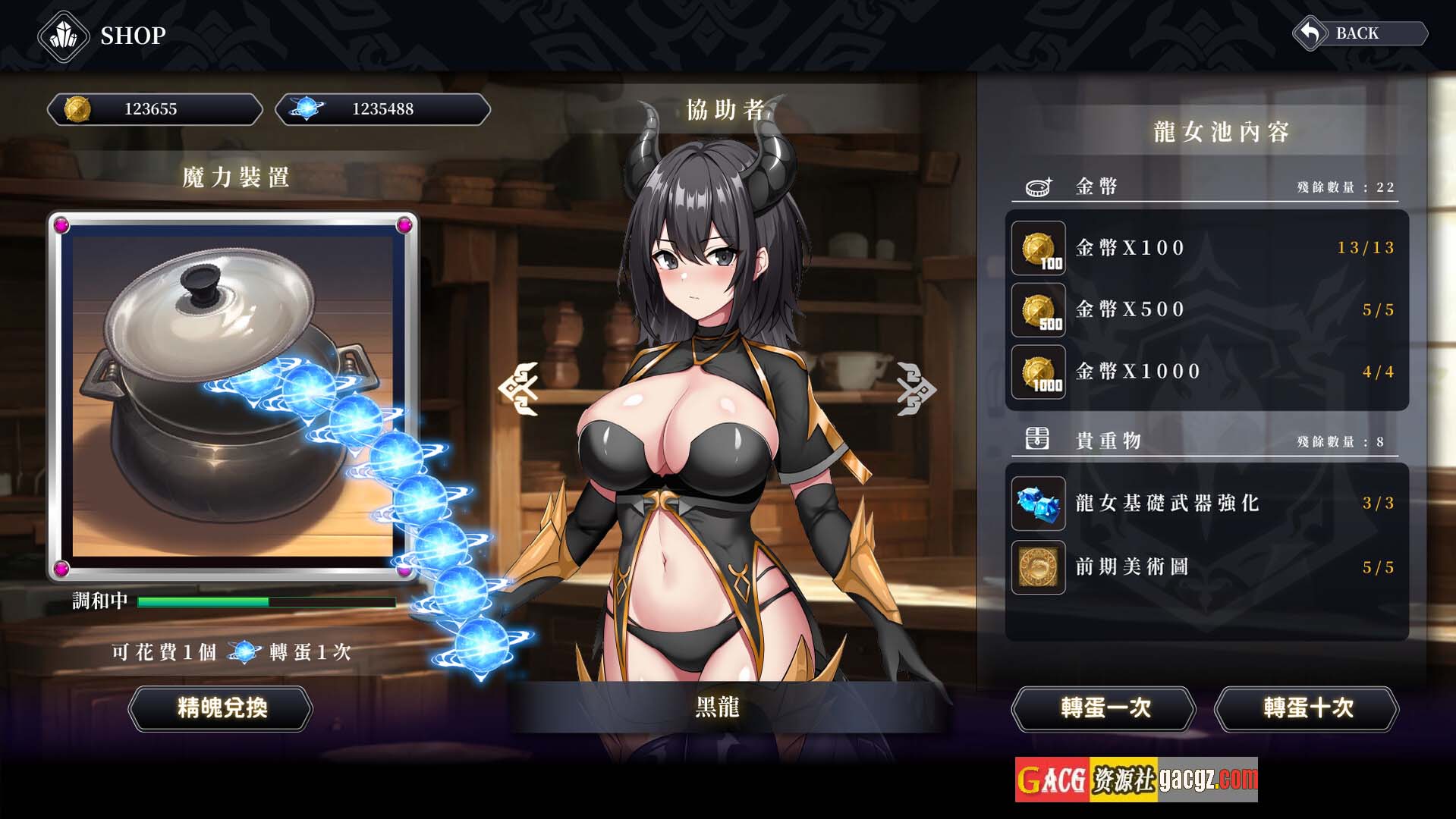The height and width of the screenshot is (819, 1456).
Task: Switch to the previous helper with left arrow
Action: [x=519, y=388]
